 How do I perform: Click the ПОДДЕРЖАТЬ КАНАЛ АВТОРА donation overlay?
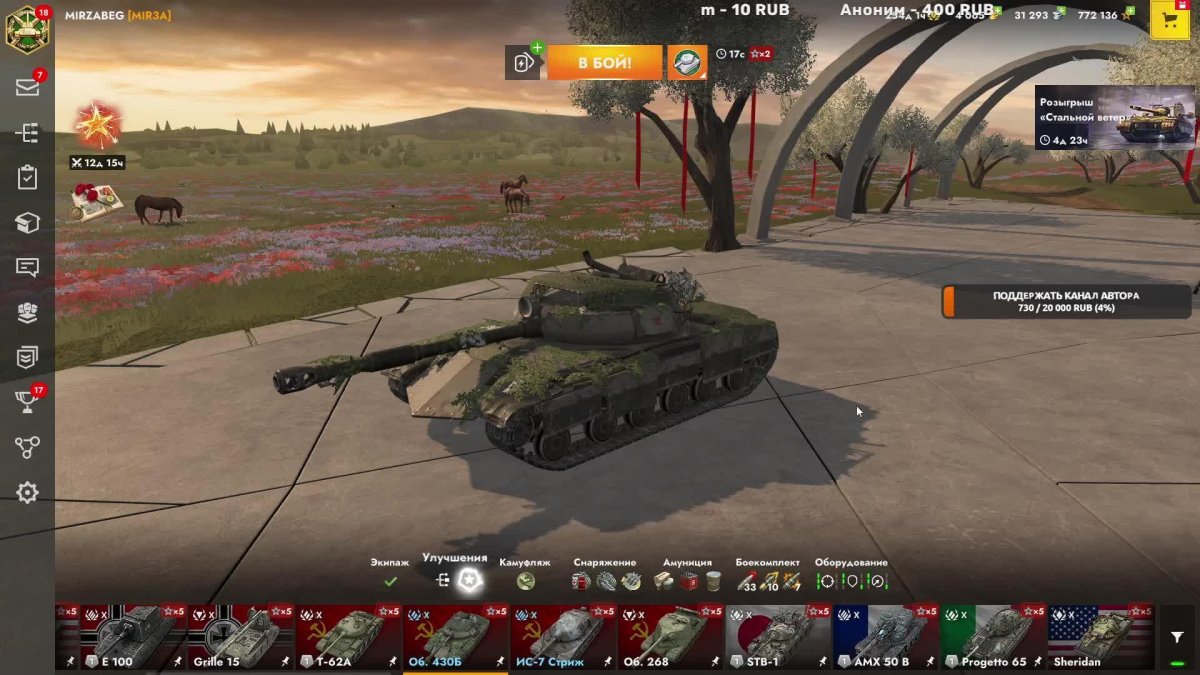(x=1066, y=302)
